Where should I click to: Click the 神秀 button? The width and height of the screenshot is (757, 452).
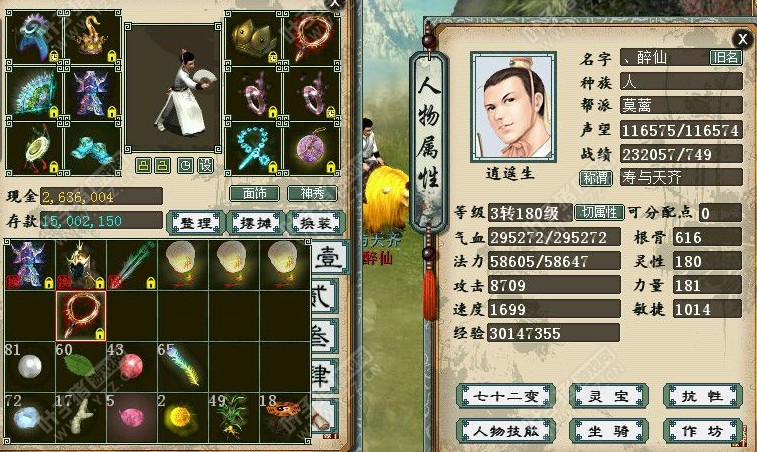311,193
